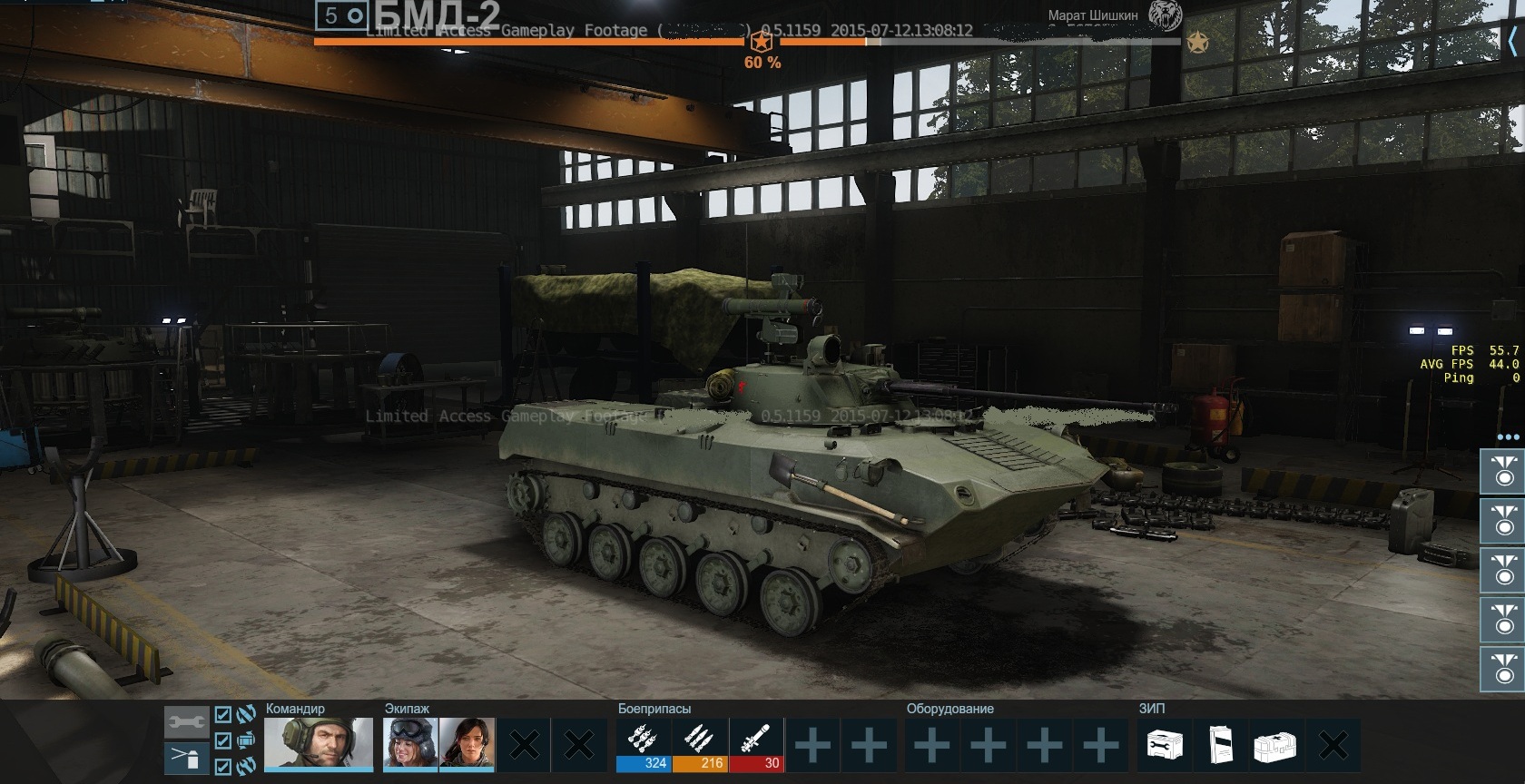
Task: Select the first aid kit consumable slot
Action: click(1277, 746)
